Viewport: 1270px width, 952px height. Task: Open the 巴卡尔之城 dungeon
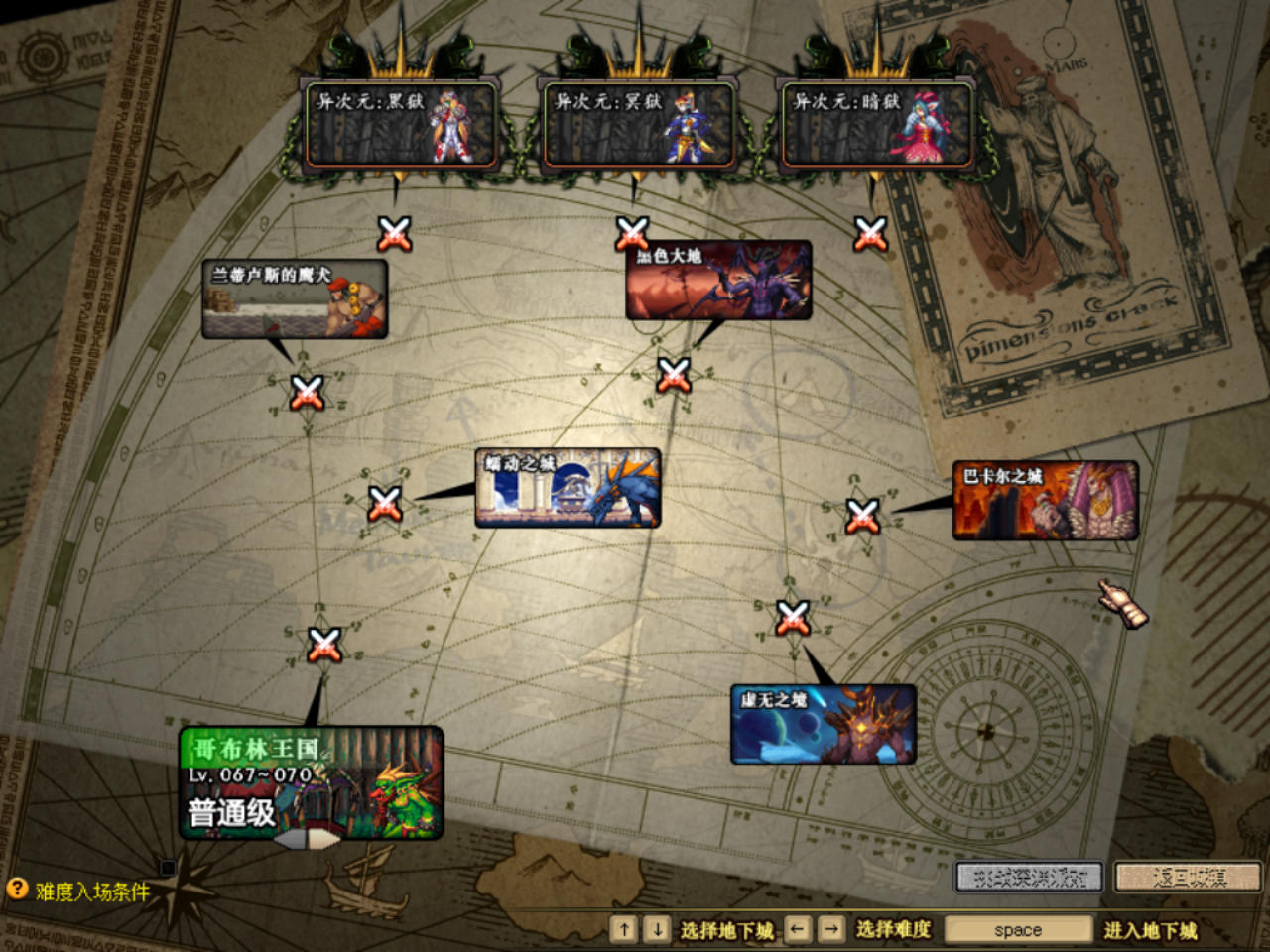(x=1045, y=500)
